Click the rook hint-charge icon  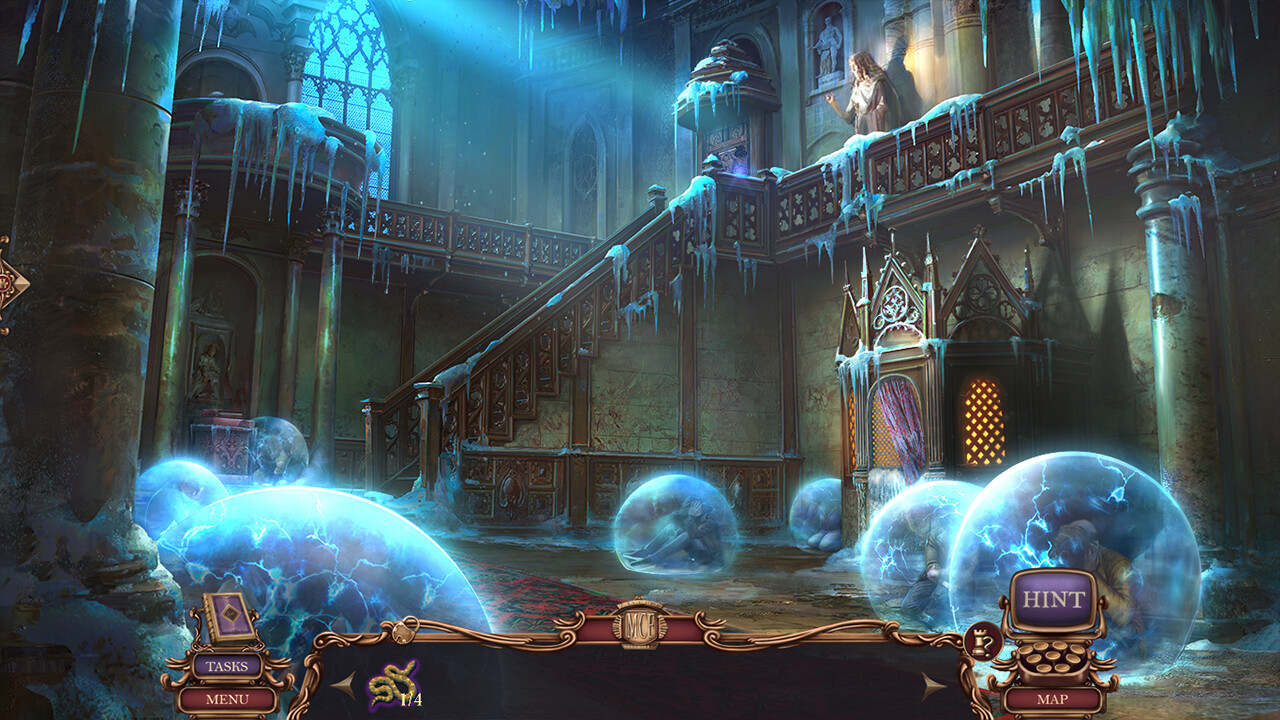pyautogui.click(x=981, y=637)
